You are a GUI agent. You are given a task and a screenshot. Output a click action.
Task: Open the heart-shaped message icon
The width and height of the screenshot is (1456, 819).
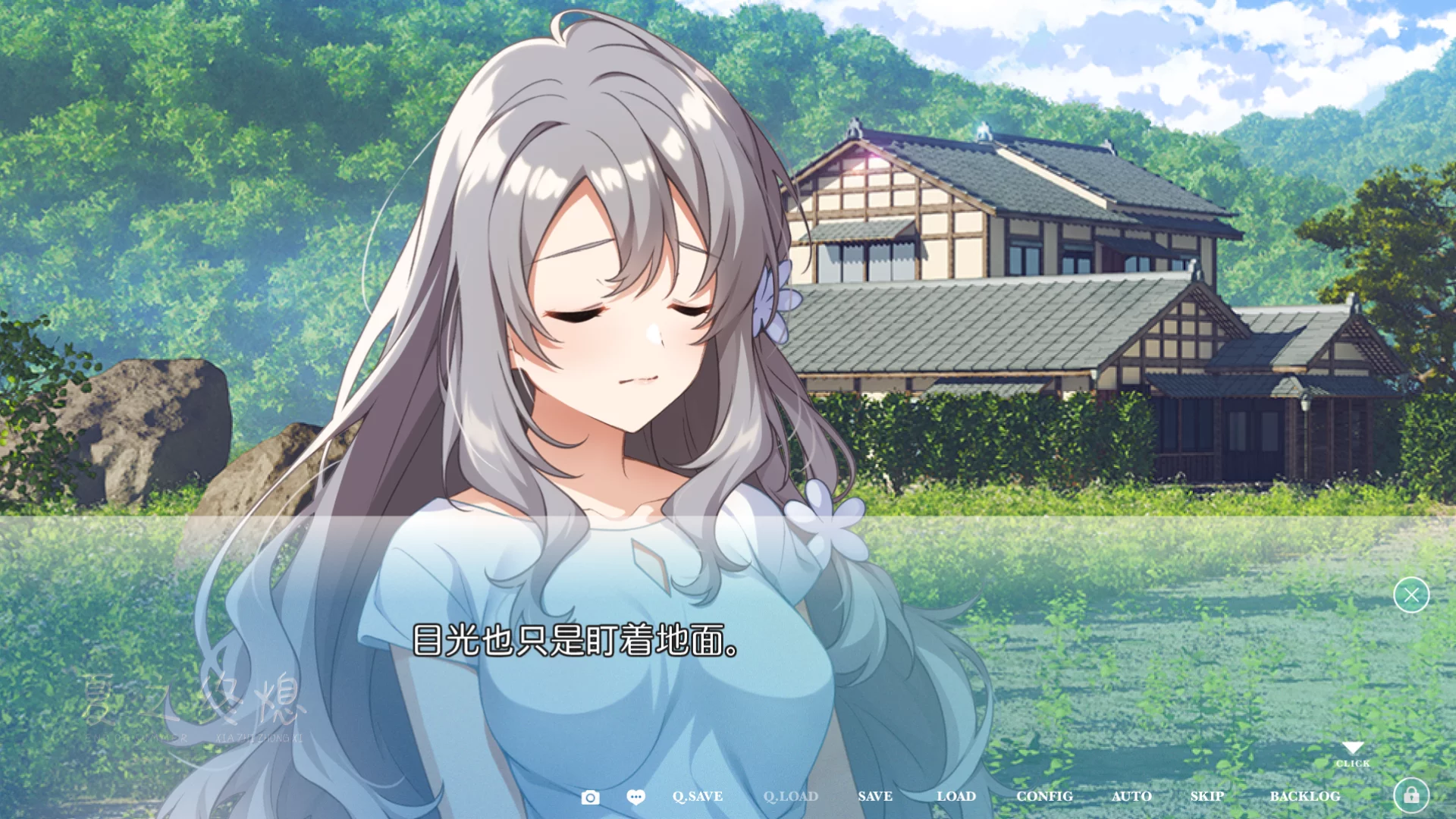(x=635, y=796)
